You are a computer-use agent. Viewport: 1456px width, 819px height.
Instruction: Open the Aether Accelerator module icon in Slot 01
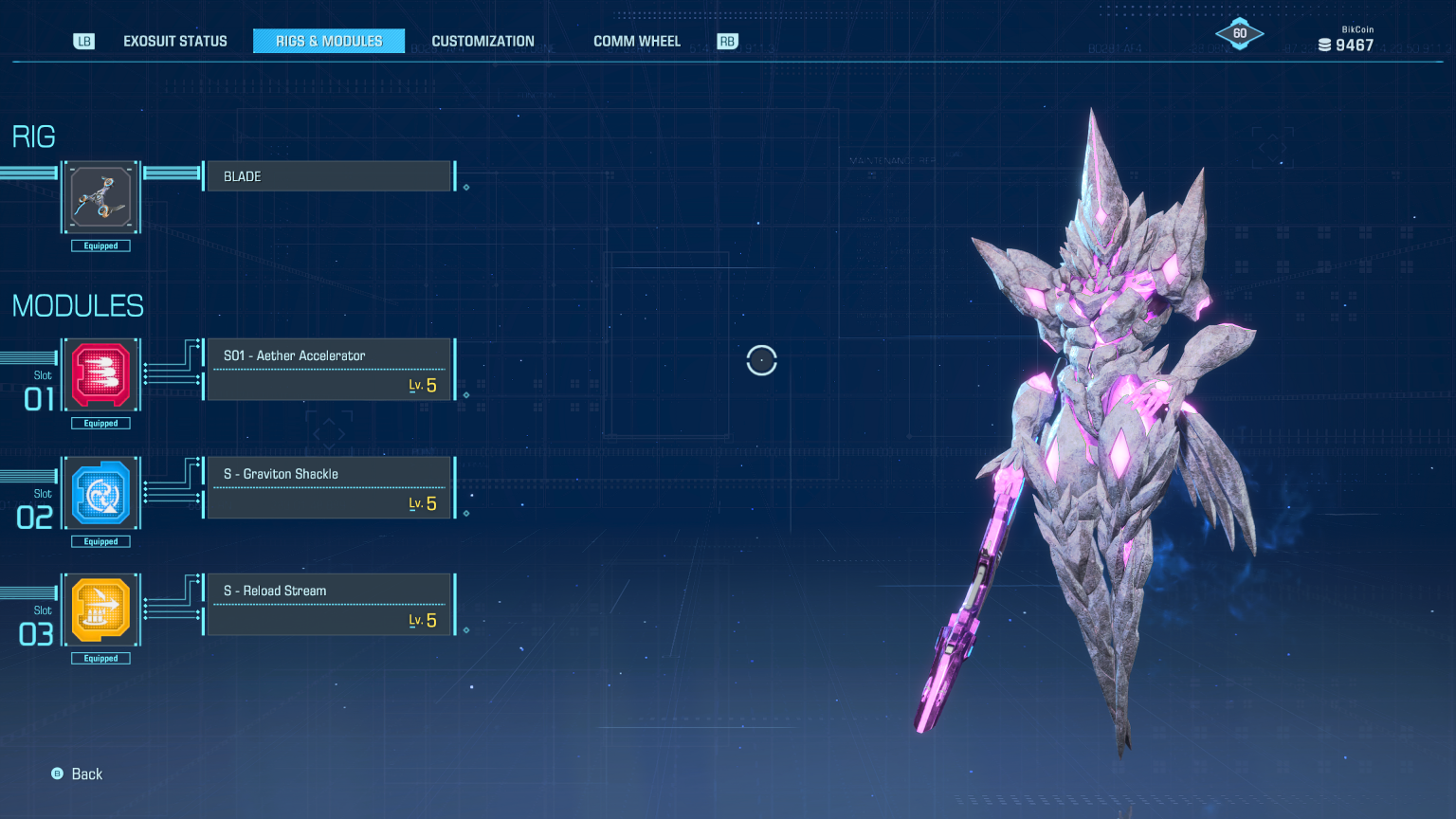click(100, 373)
